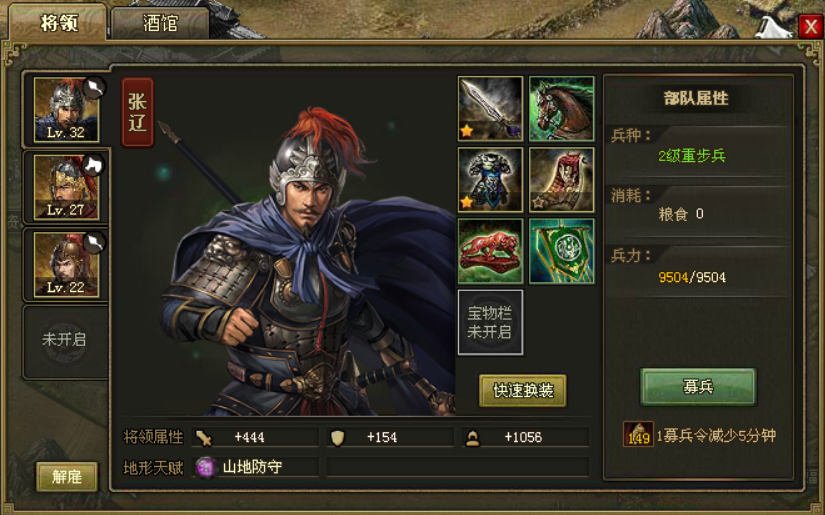This screenshot has width=825, height=515.
Task: Switch to the 将领 generals tab
Action: click(58, 23)
